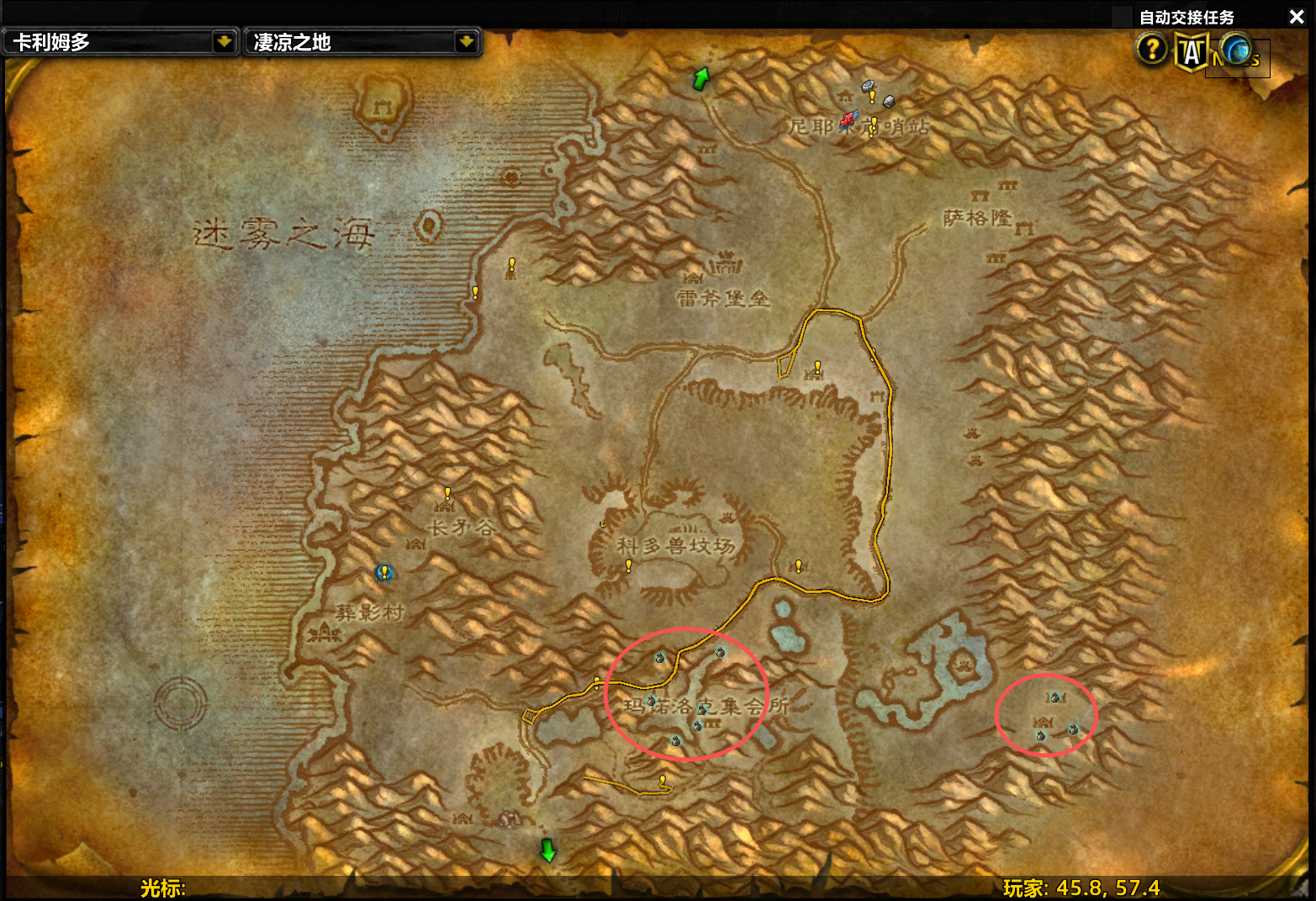The image size is (1316, 901).
Task: Open the yellow question mark help button
Action: pos(1151,50)
